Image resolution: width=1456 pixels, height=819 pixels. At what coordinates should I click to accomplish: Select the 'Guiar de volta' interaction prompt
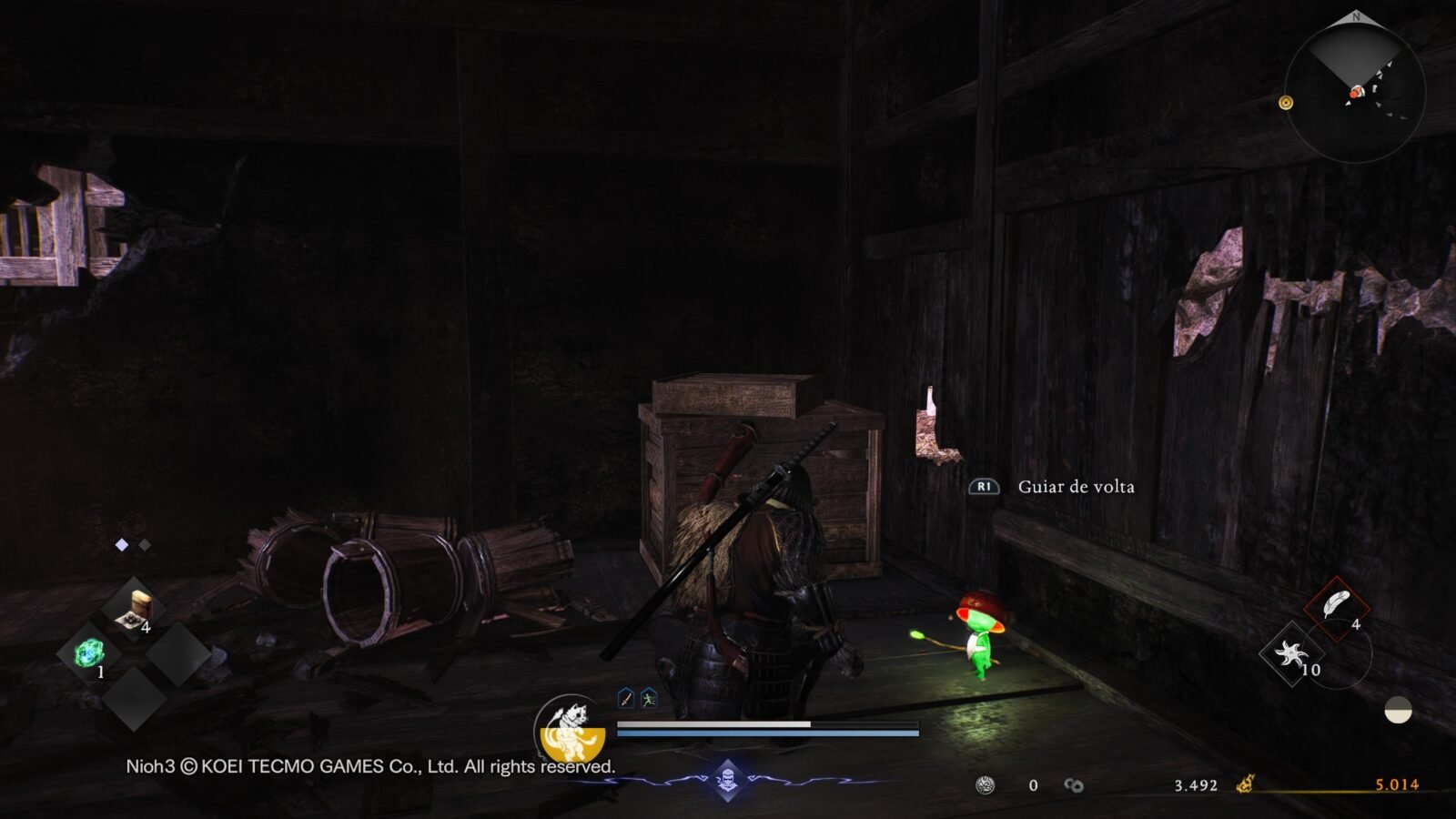(x=1075, y=487)
